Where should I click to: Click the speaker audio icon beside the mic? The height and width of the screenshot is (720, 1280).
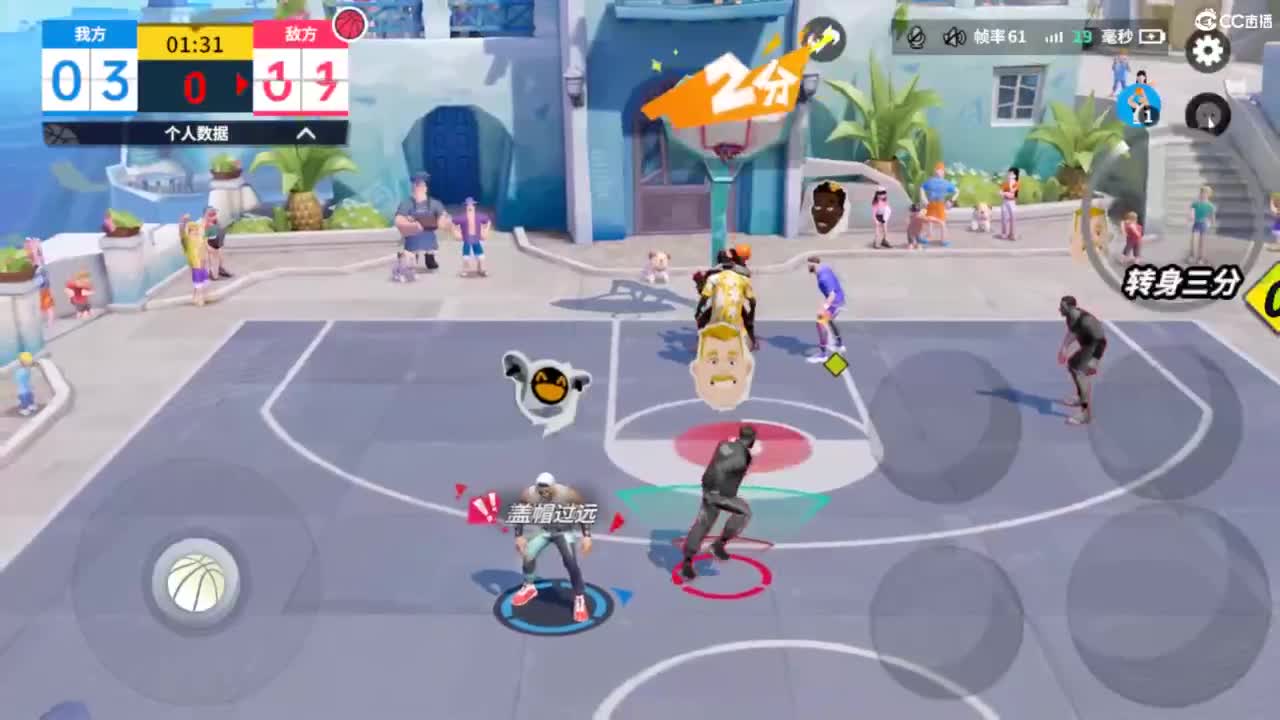click(953, 38)
